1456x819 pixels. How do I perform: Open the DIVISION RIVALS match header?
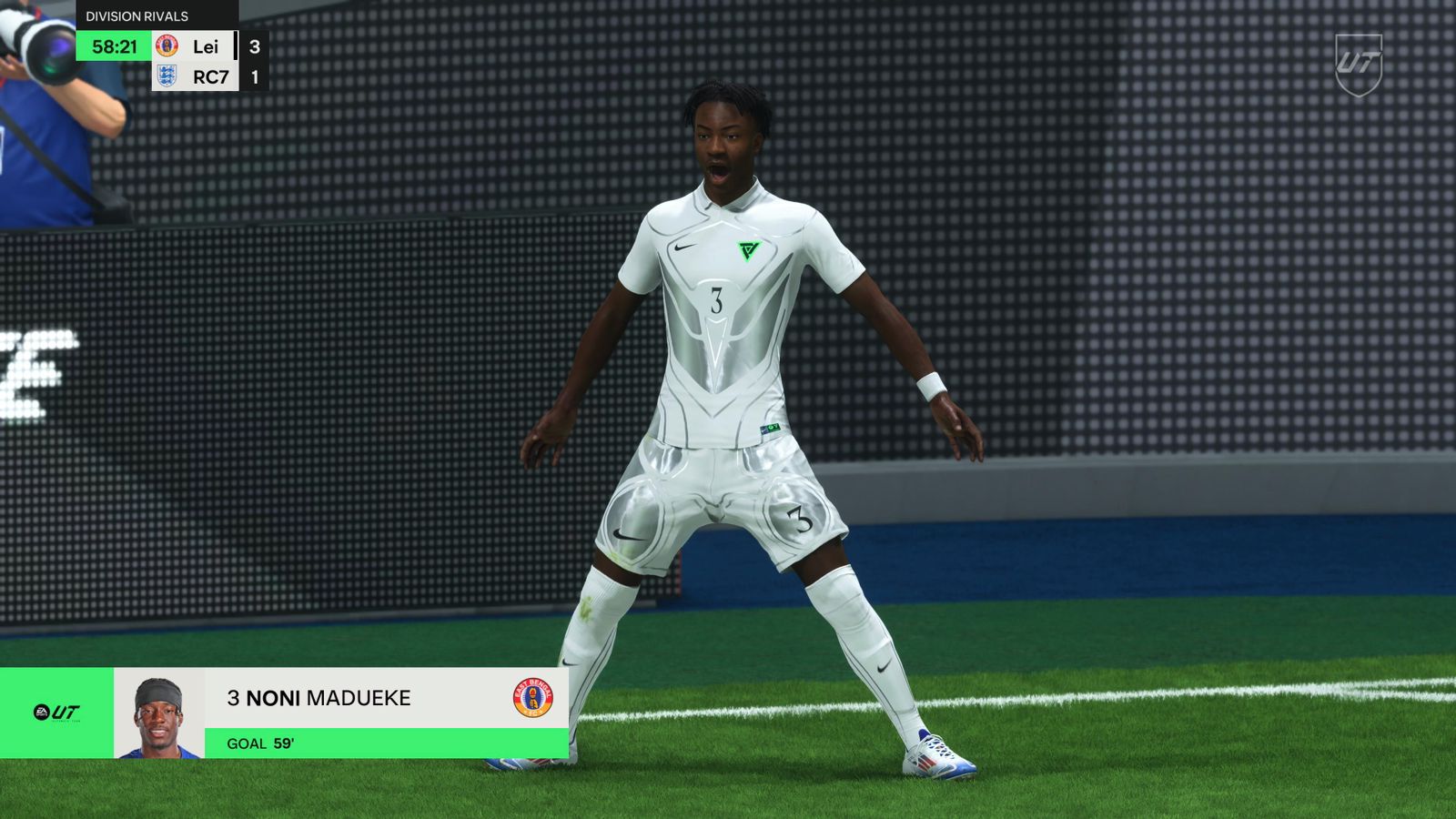click(x=136, y=15)
